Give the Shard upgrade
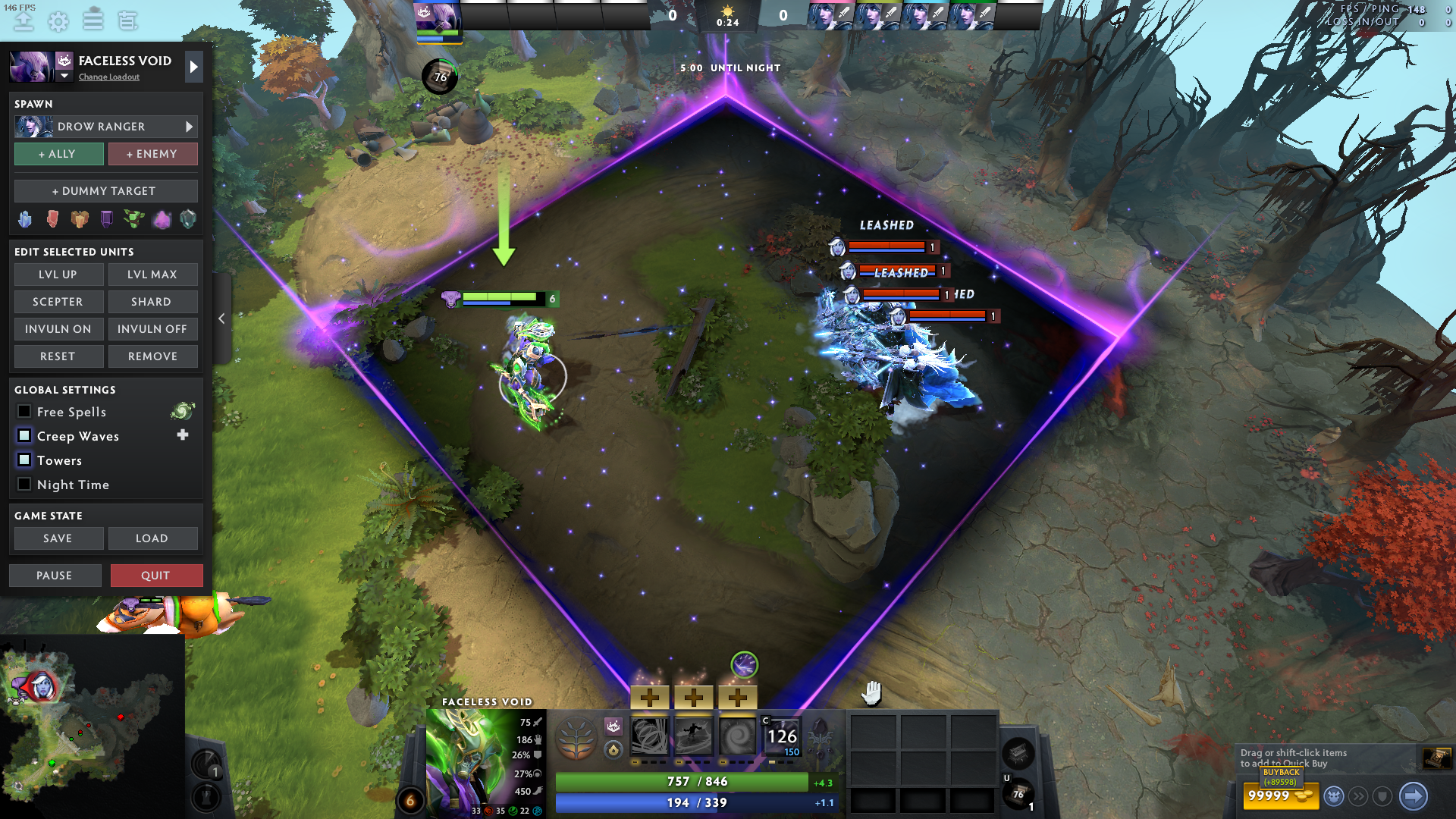Viewport: 1456px width, 819px height. point(152,302)
